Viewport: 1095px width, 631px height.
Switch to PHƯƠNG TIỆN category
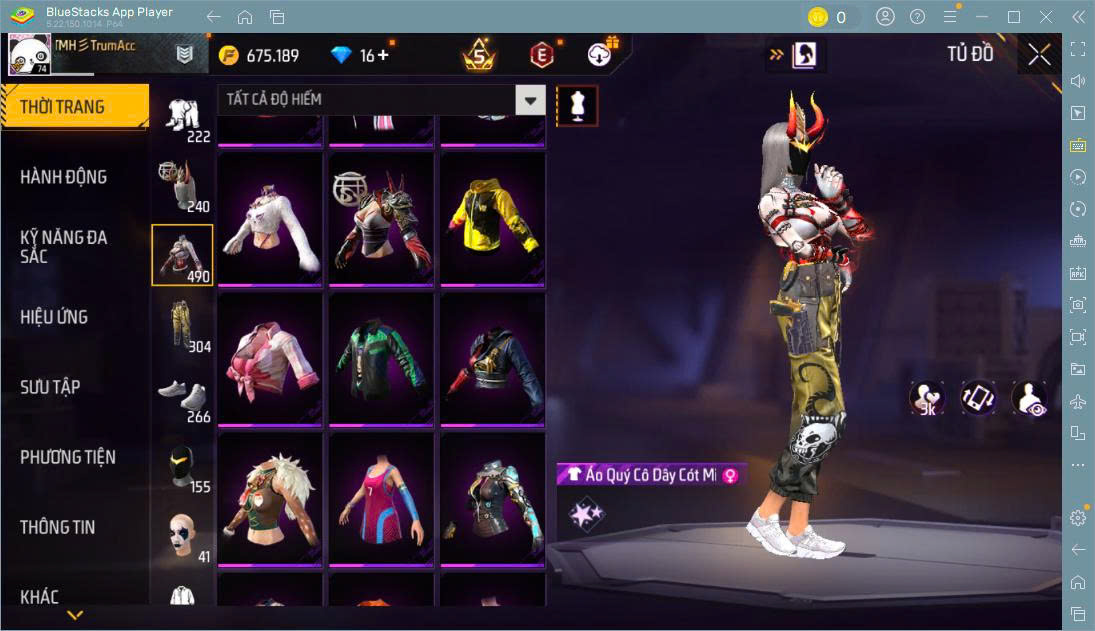click(68, 457)
